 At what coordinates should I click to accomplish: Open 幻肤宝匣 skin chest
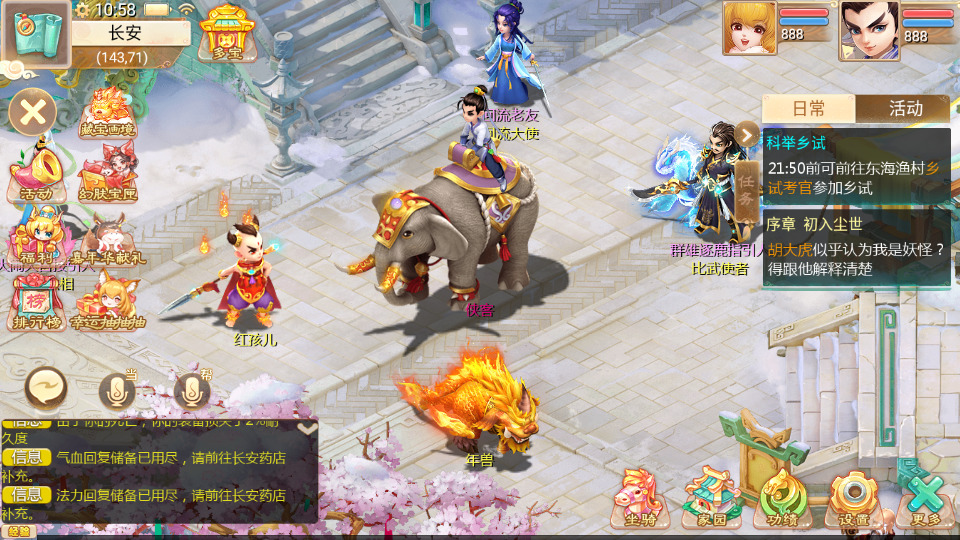pos(108,174)
